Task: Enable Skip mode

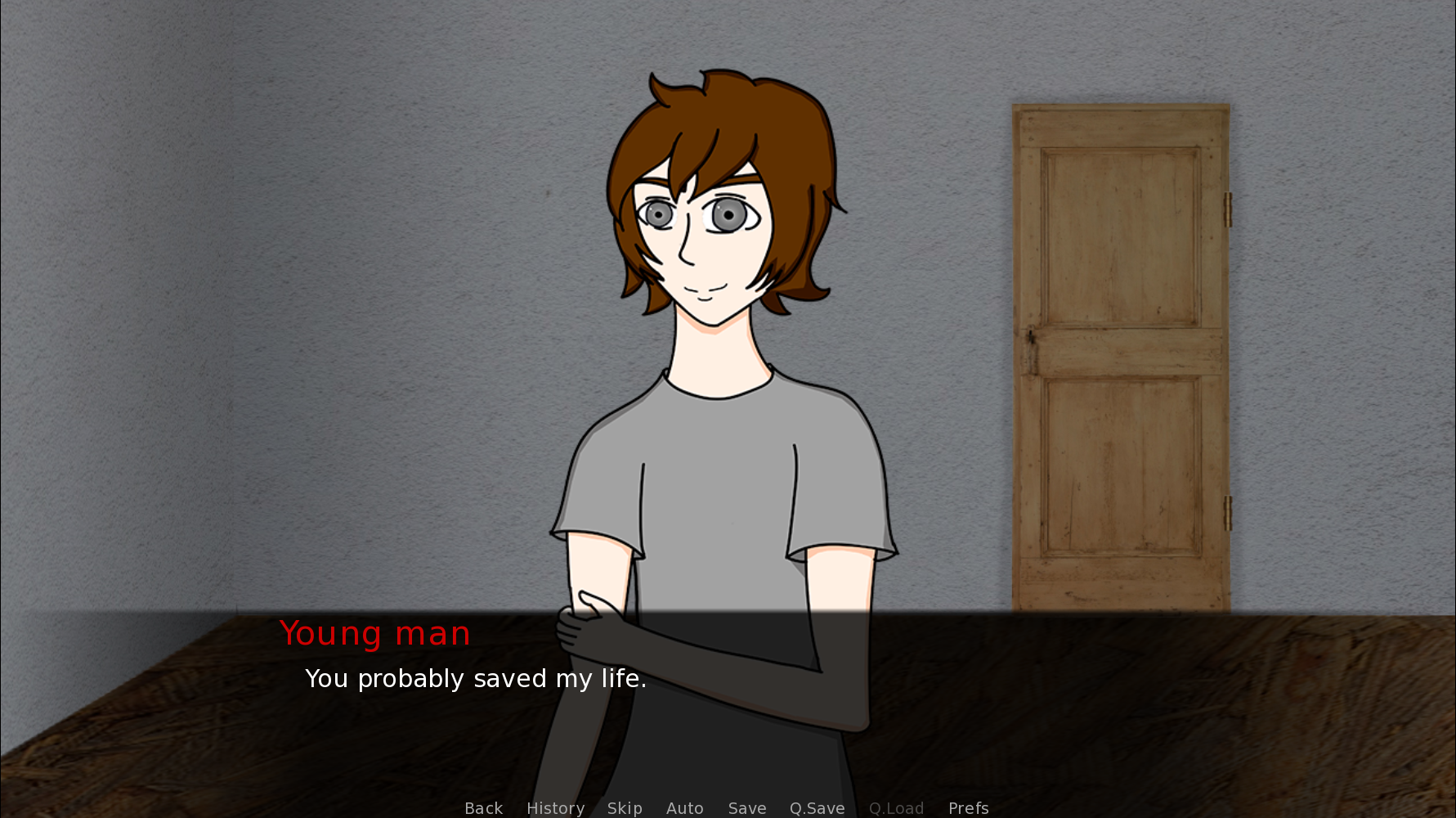Action: [625, 808]
